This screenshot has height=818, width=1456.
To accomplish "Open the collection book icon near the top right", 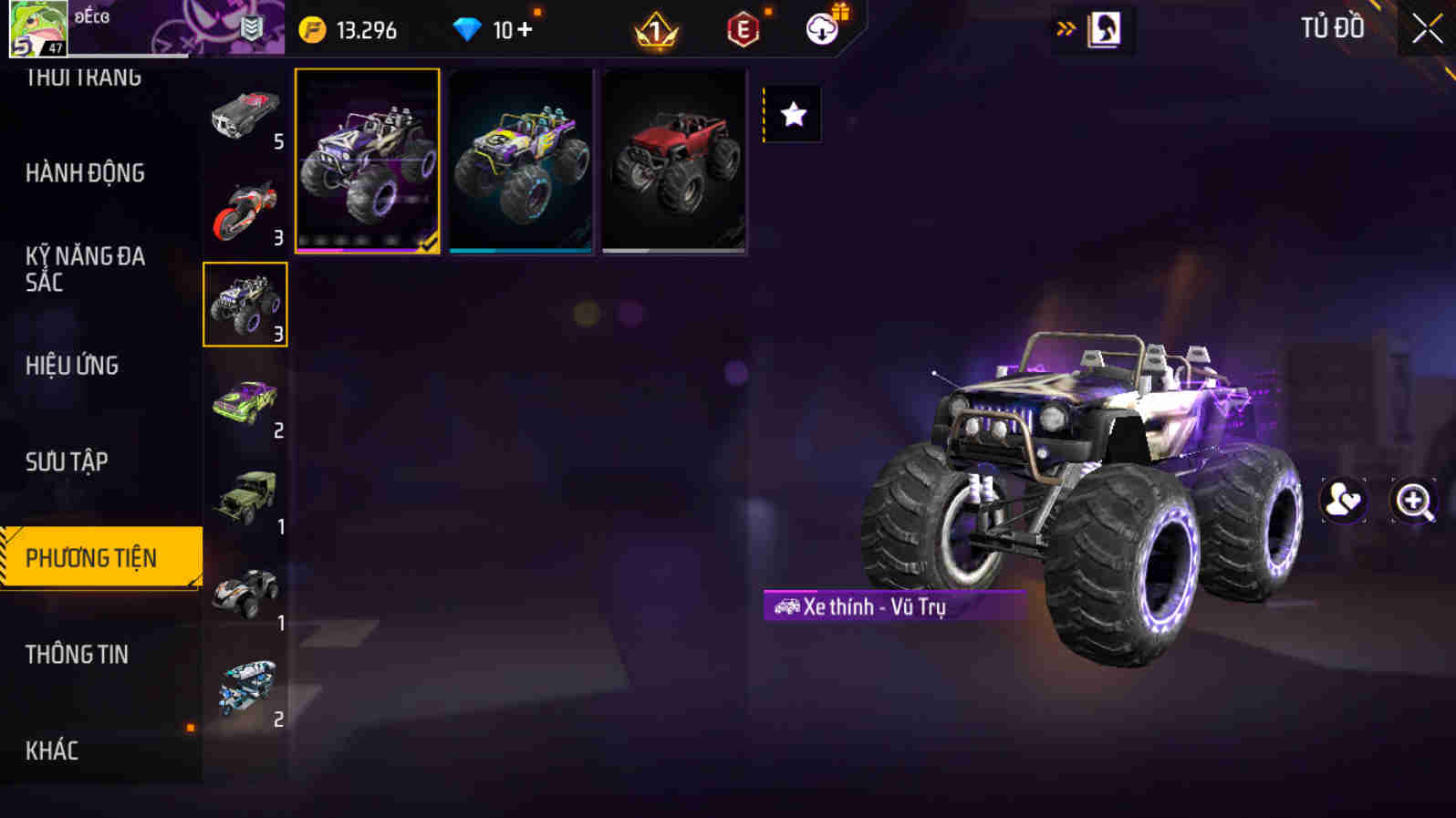I will click(1105, 28).
